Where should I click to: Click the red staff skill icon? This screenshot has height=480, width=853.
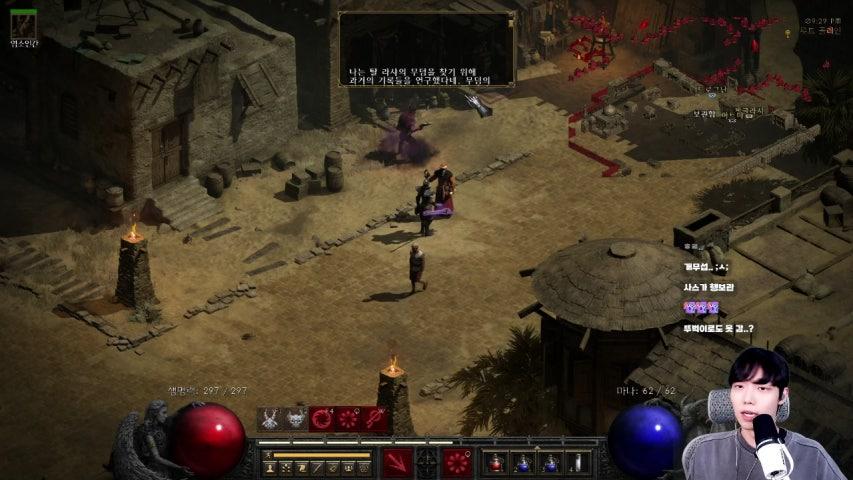pyautogui.click(x=375, y=419)
